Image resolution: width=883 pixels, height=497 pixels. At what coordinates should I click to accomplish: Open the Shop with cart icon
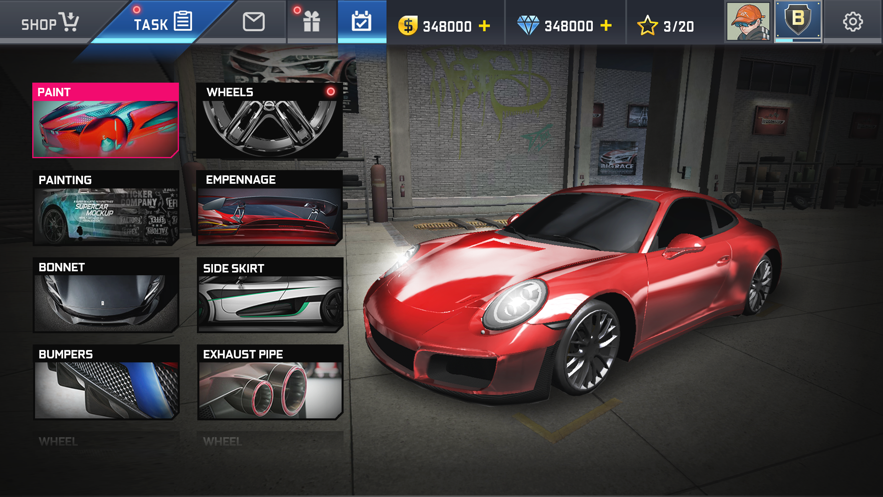pos(49,22)
